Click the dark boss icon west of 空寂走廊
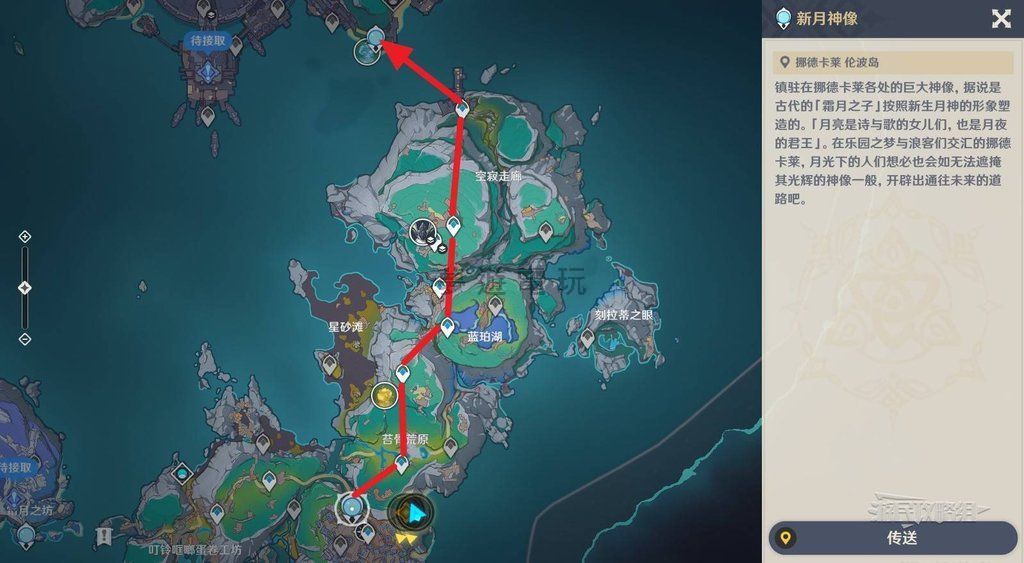This screenshot has height=563, width=1024. (423, 233)
